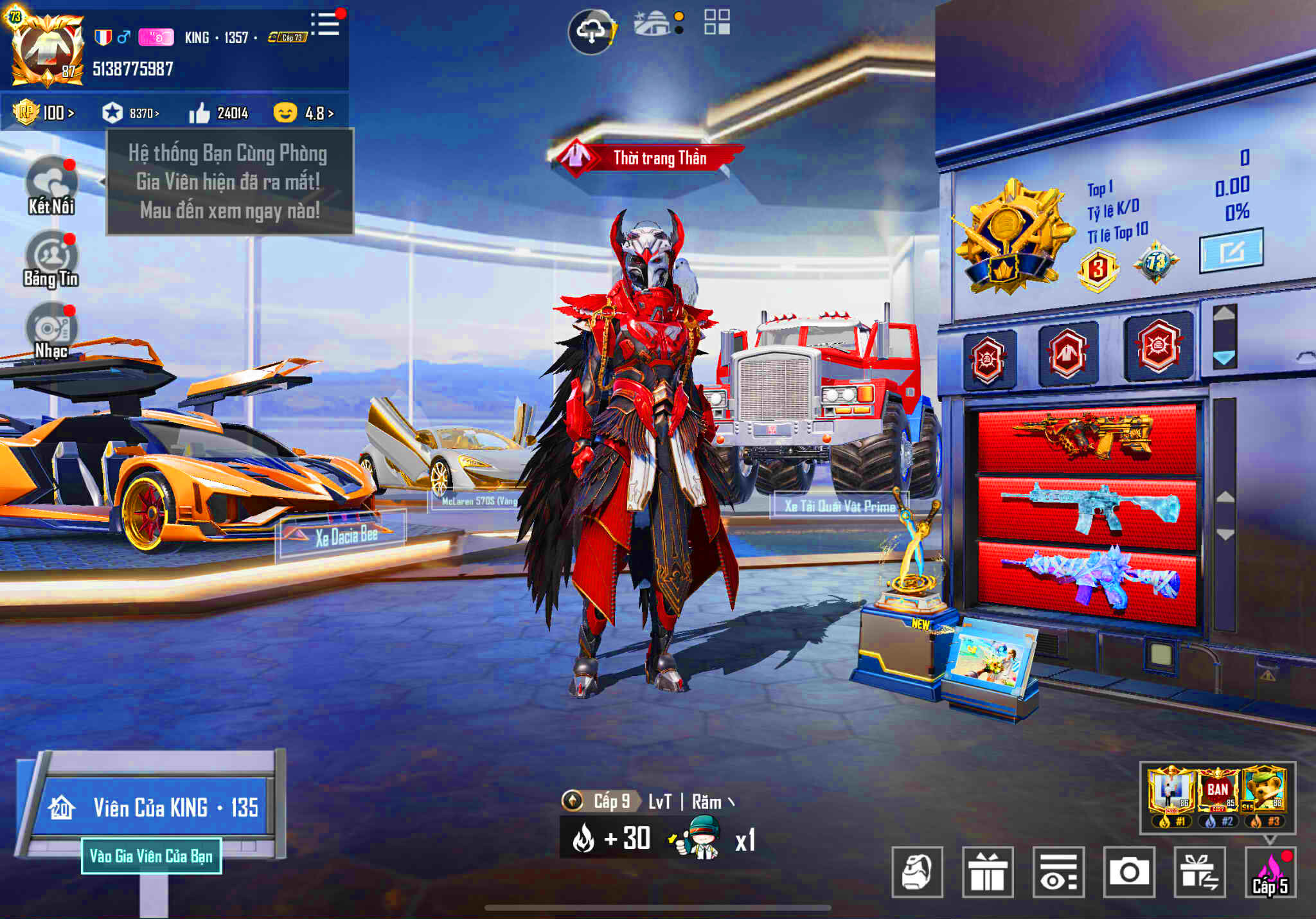Viewport: 1316px width, 919px height.
Task: Click the Vào Gia Viên Của Bạn button
Action: tap(152, 856)
